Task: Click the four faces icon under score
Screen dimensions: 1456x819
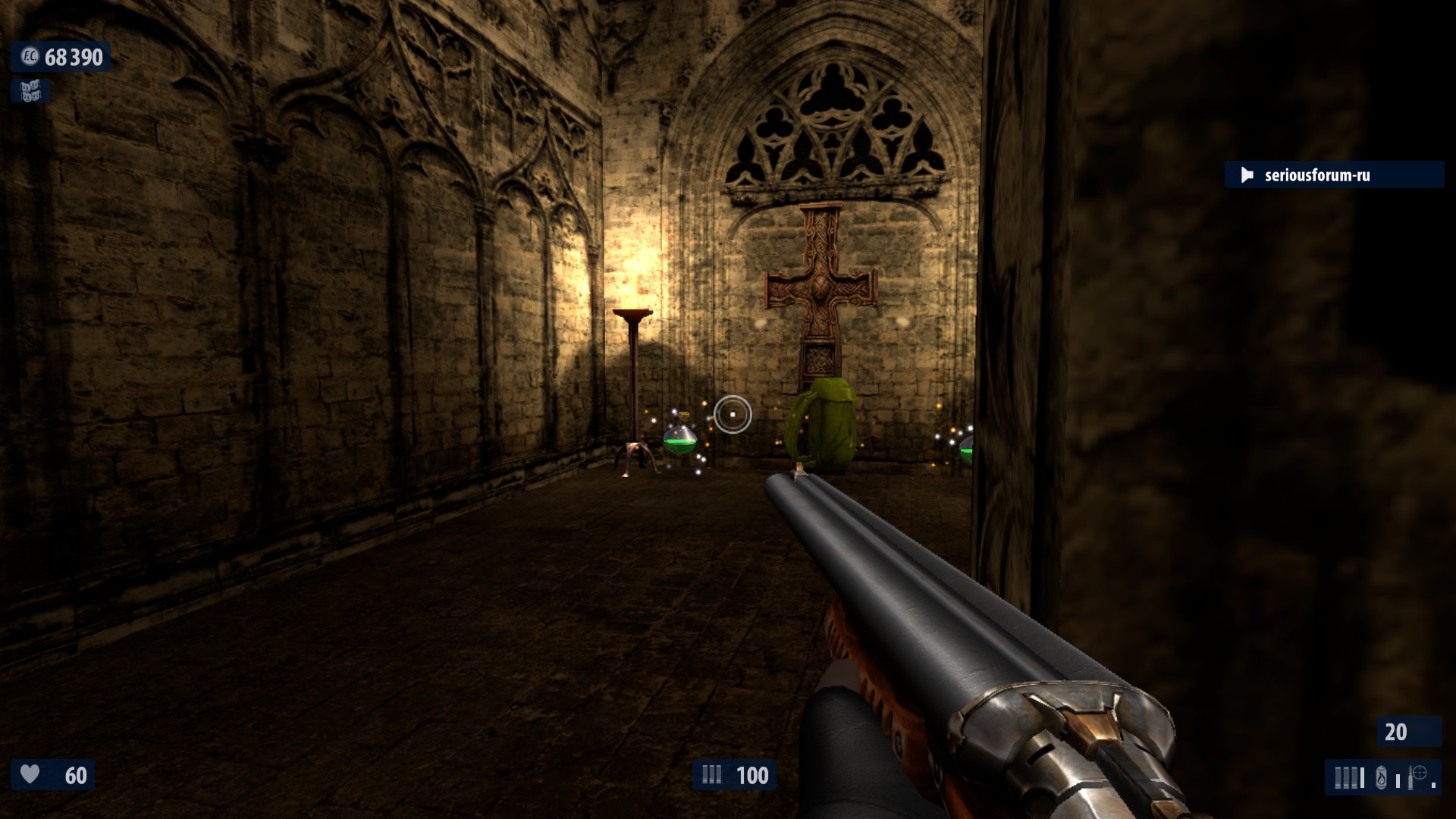Action: (30, 92)
